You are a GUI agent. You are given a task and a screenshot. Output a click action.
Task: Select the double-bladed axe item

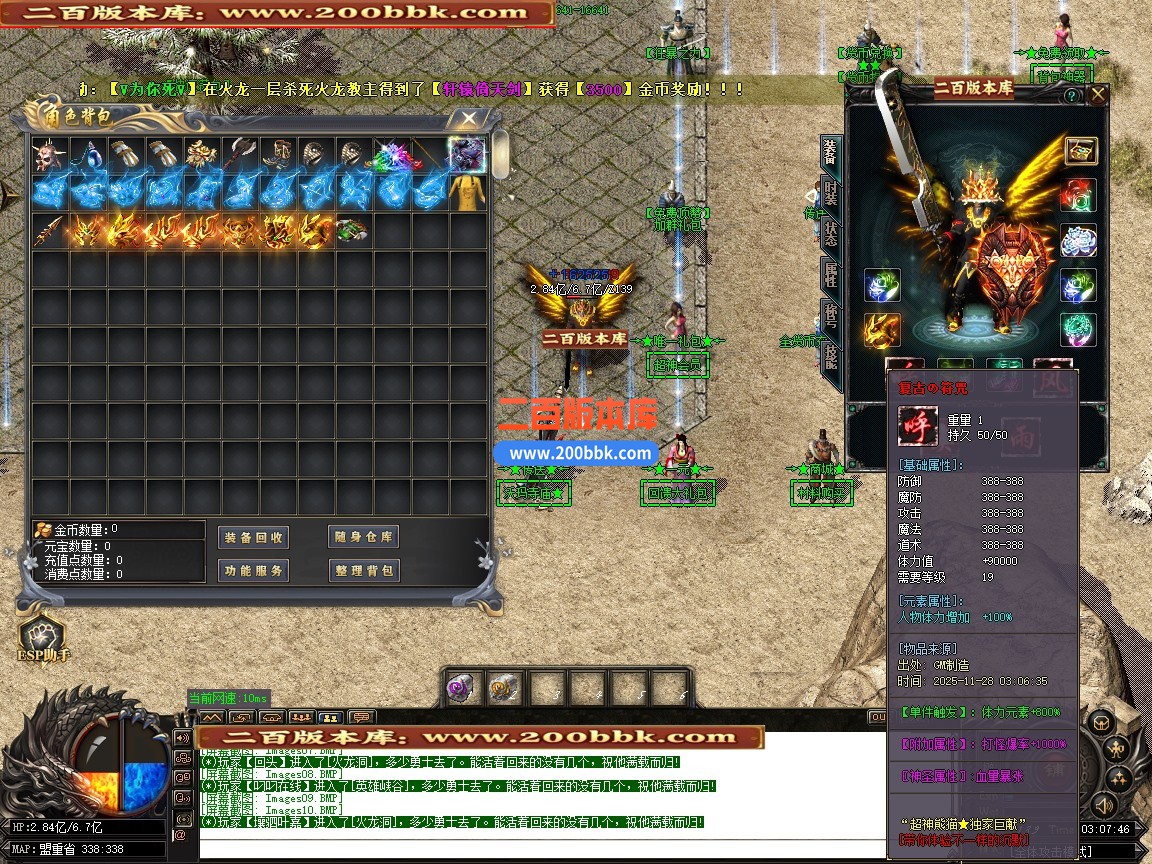click(x=239, y=155)
